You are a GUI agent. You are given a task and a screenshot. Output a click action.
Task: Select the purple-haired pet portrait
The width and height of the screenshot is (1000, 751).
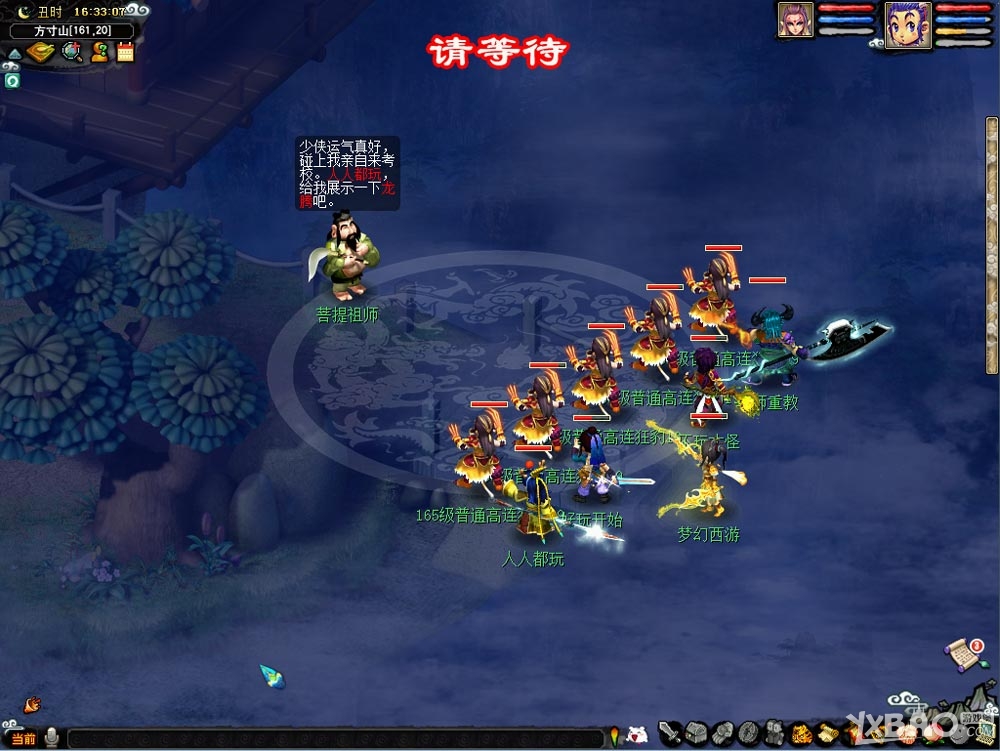[796, 20]
